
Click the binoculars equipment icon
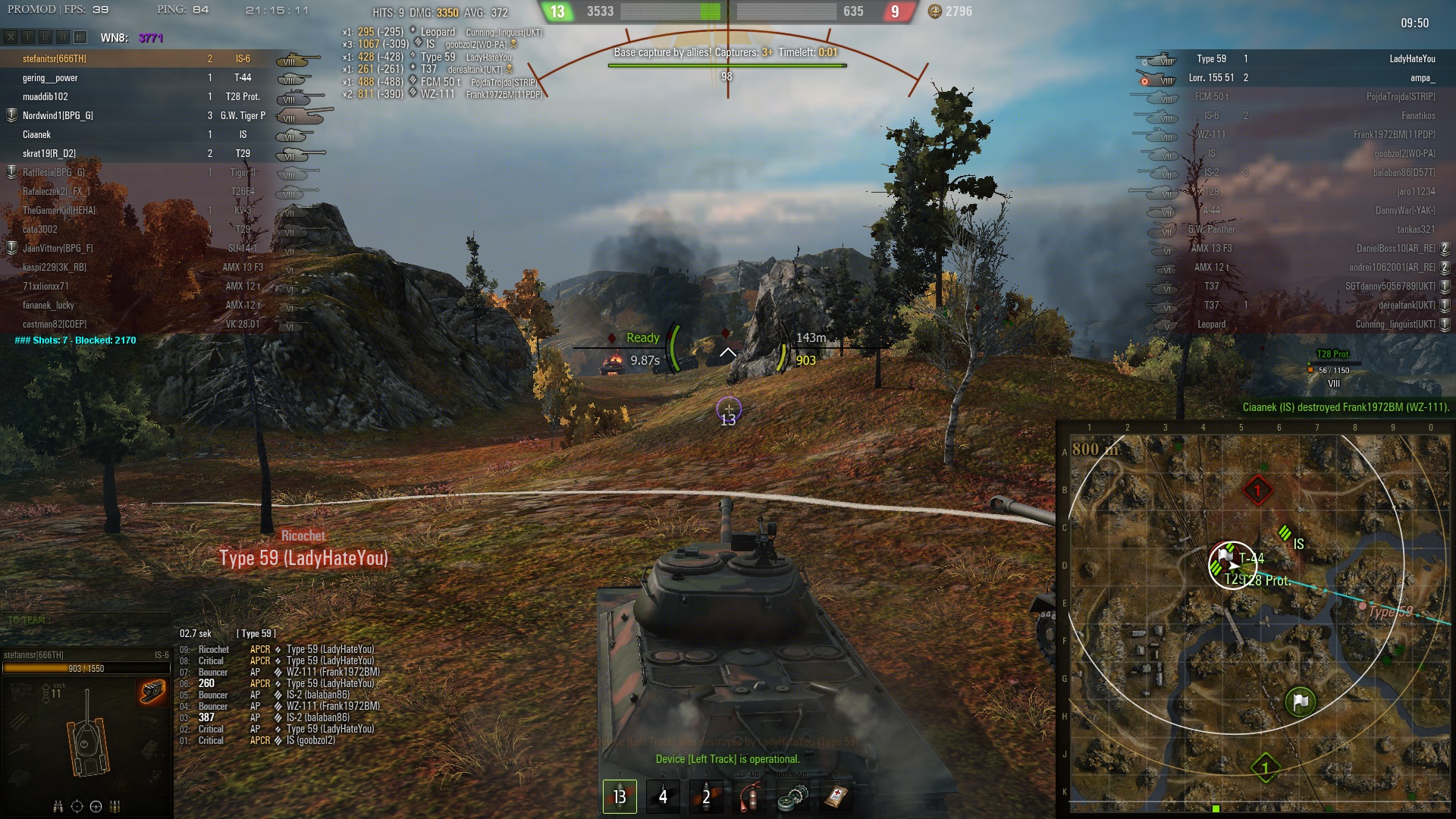(x=58, y=806)
